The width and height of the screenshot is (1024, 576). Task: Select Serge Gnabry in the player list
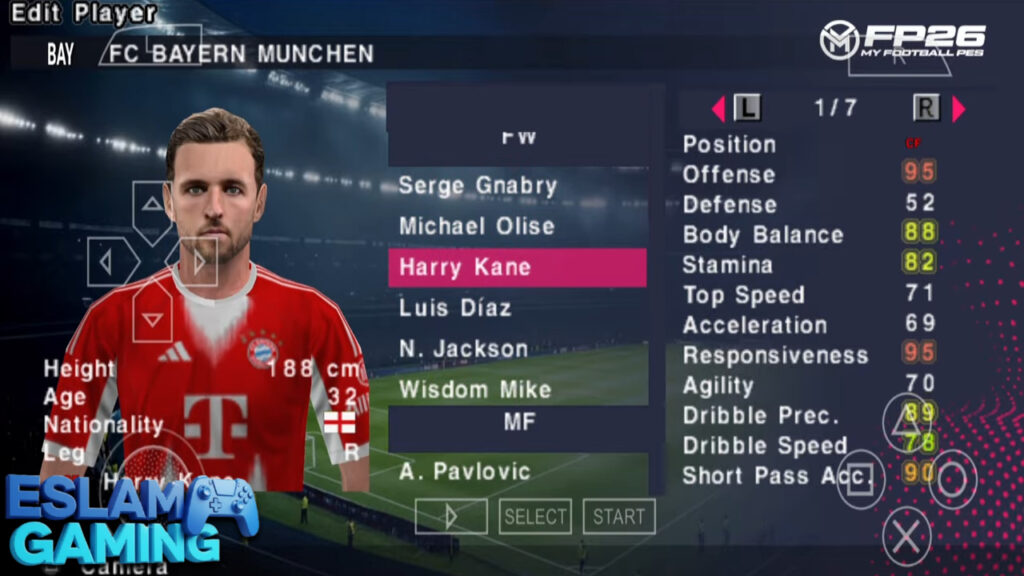477,186
